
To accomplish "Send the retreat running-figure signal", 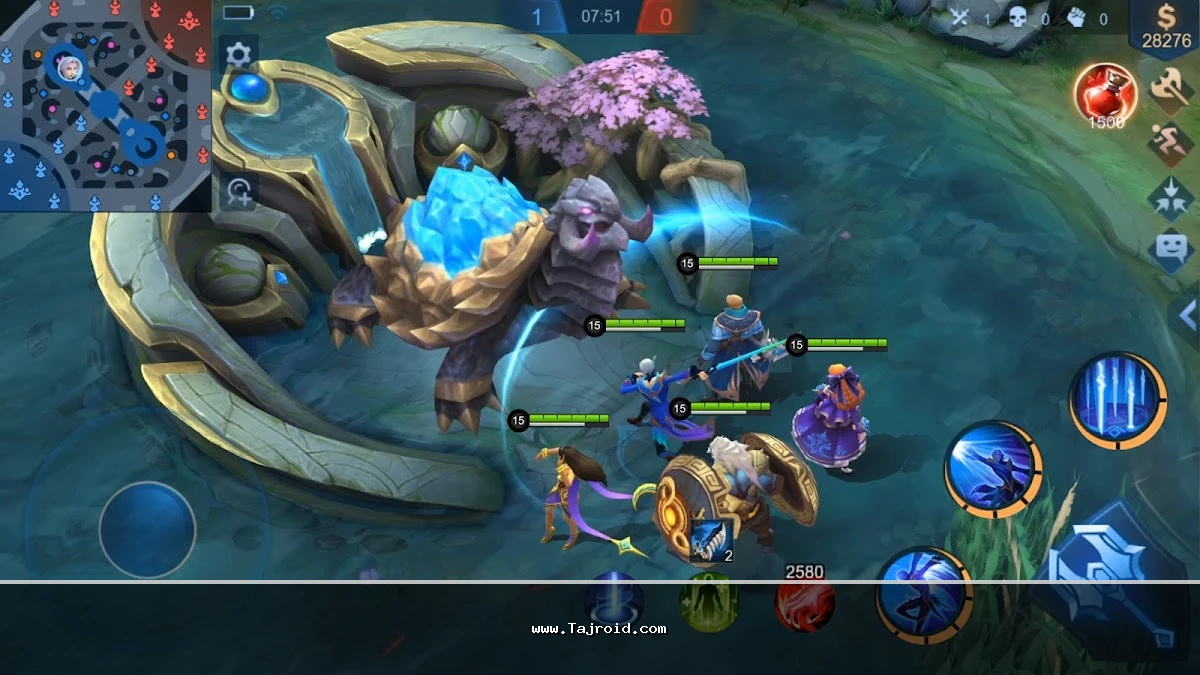I will [x=1170, y=143].
